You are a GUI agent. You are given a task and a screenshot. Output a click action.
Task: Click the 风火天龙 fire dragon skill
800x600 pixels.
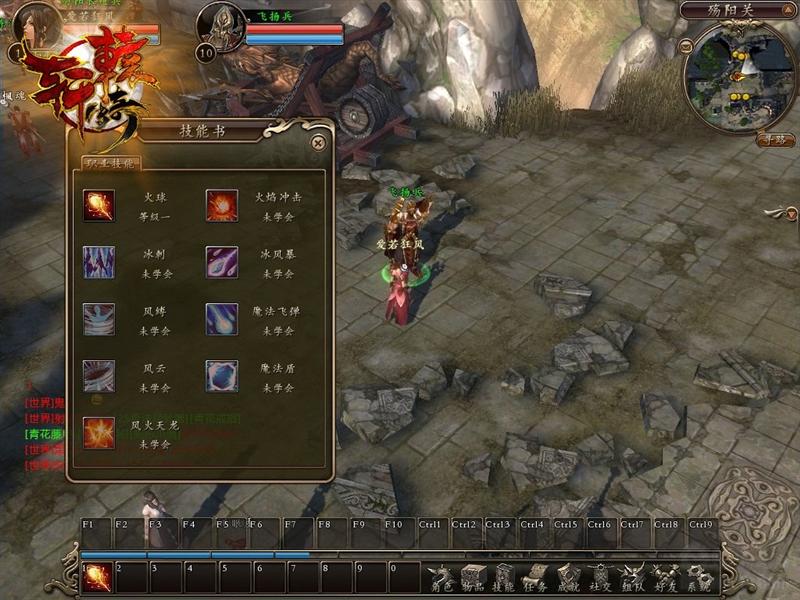point(99,433)
